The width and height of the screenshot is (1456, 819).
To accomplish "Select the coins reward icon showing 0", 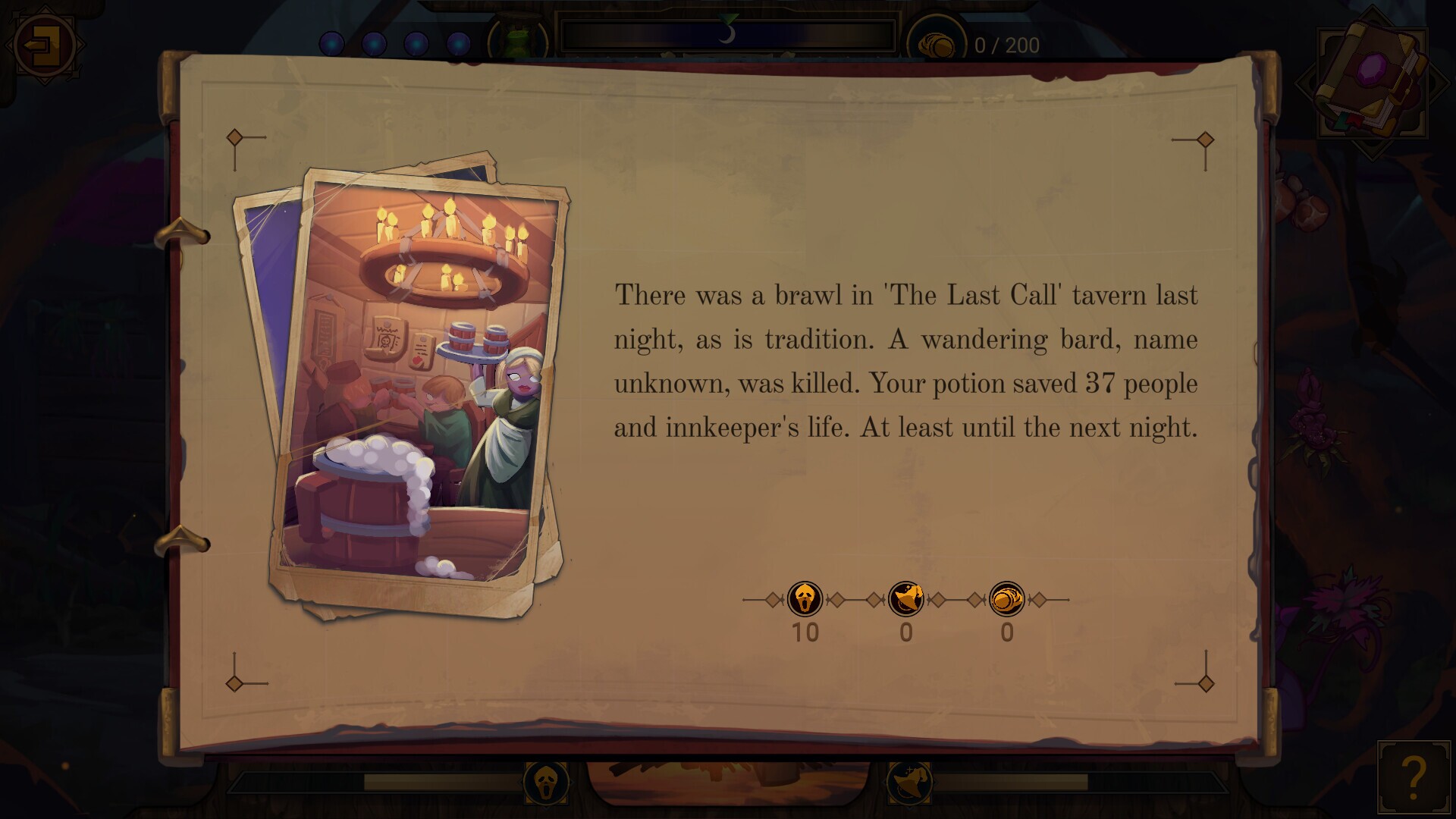I will pyautogui.click(x=1007, y=599).
